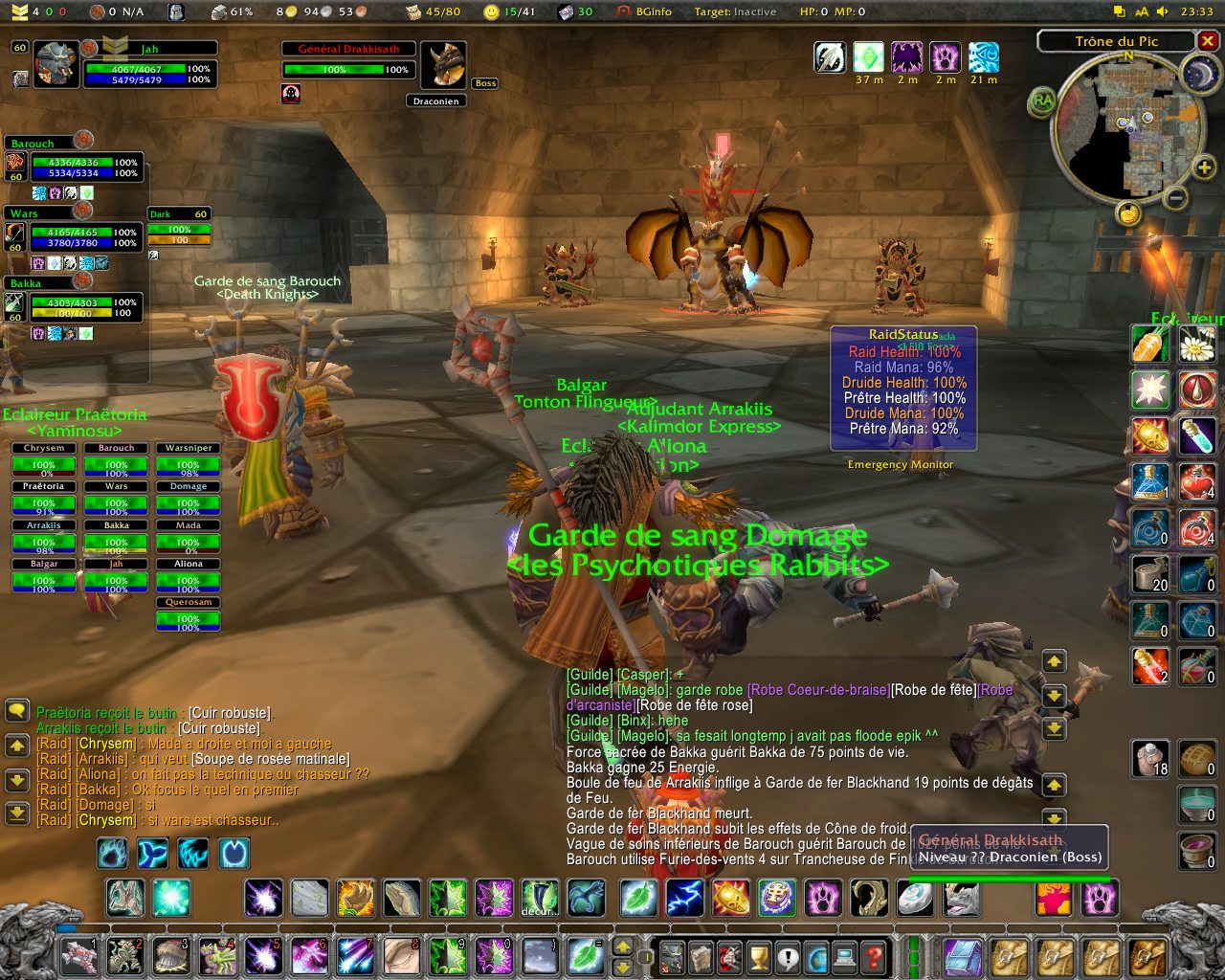Use the white daisy flower item

1196,345
